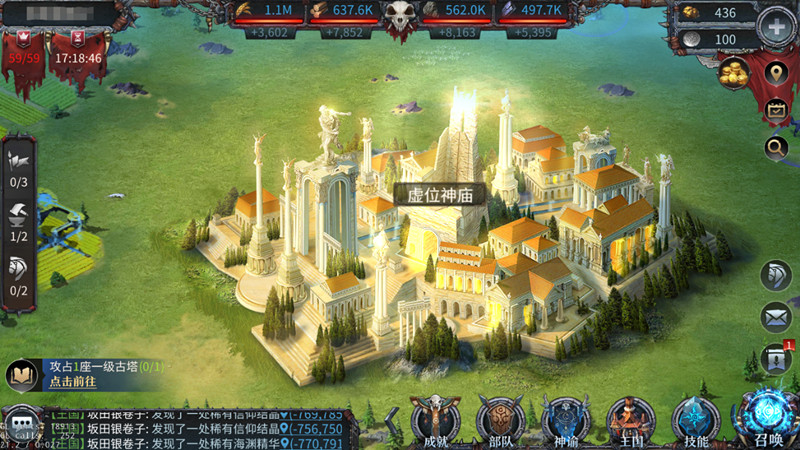800x450 pixels.
Task: Open the 成就 achievements menu
Action: pyautogui.click(x=435, y=418)
